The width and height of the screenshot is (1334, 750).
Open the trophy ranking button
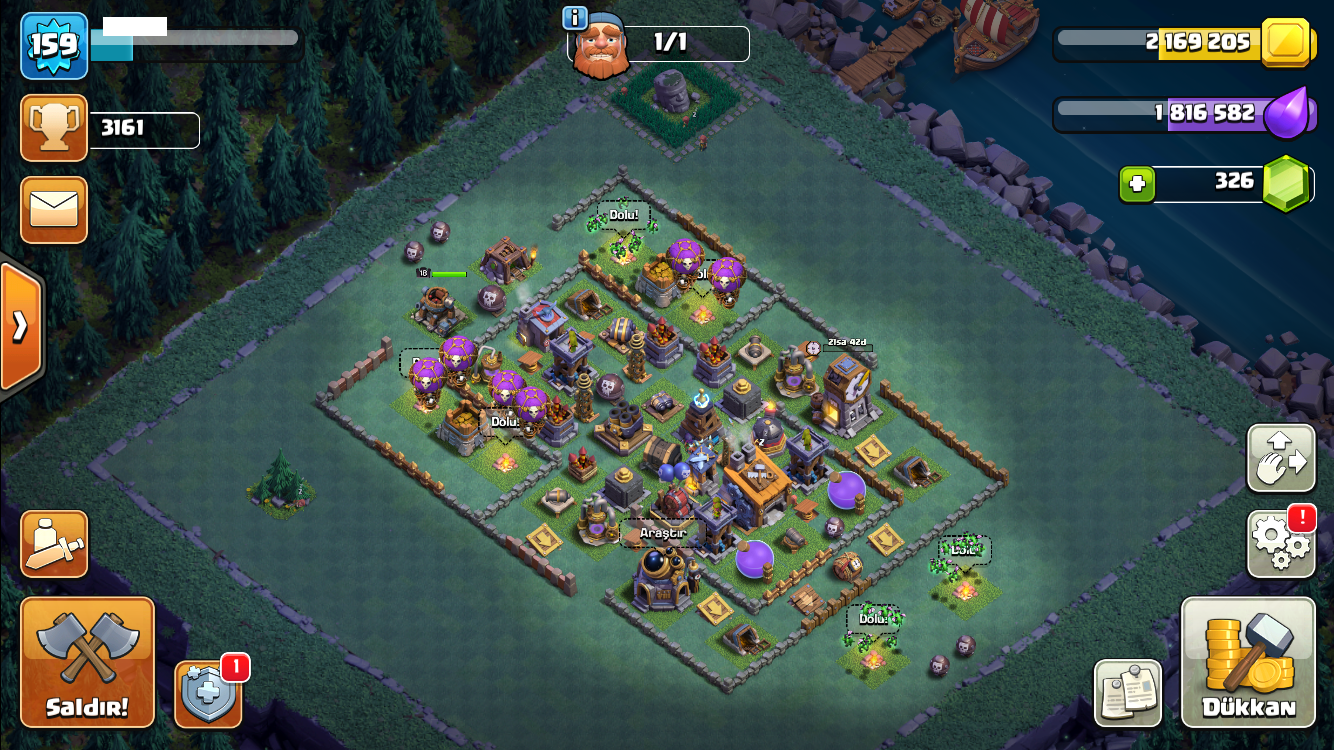pyautogui.click(x=54, y=128)
